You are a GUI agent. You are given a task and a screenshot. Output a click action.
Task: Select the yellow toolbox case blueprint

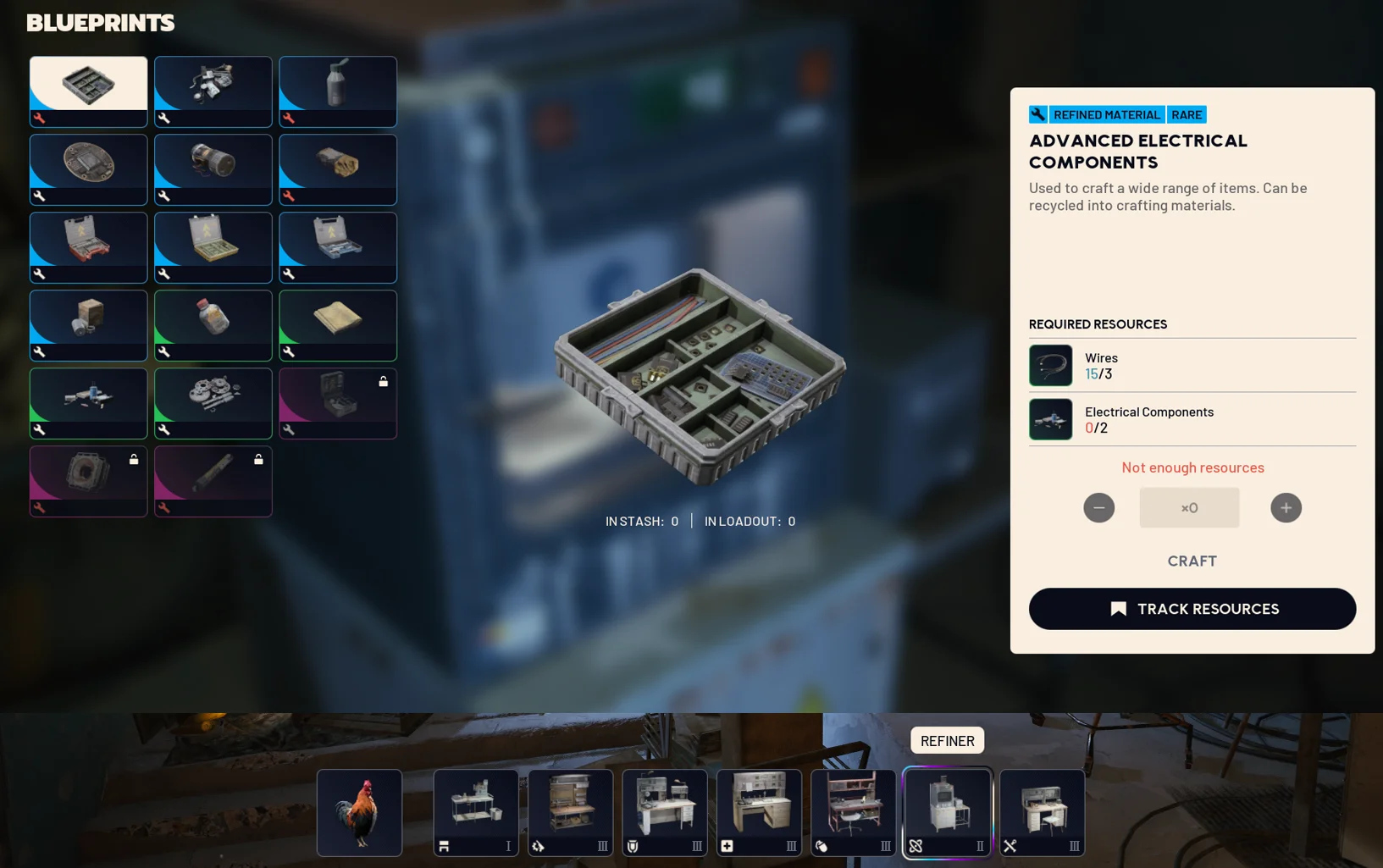click(x=213, y=247)
